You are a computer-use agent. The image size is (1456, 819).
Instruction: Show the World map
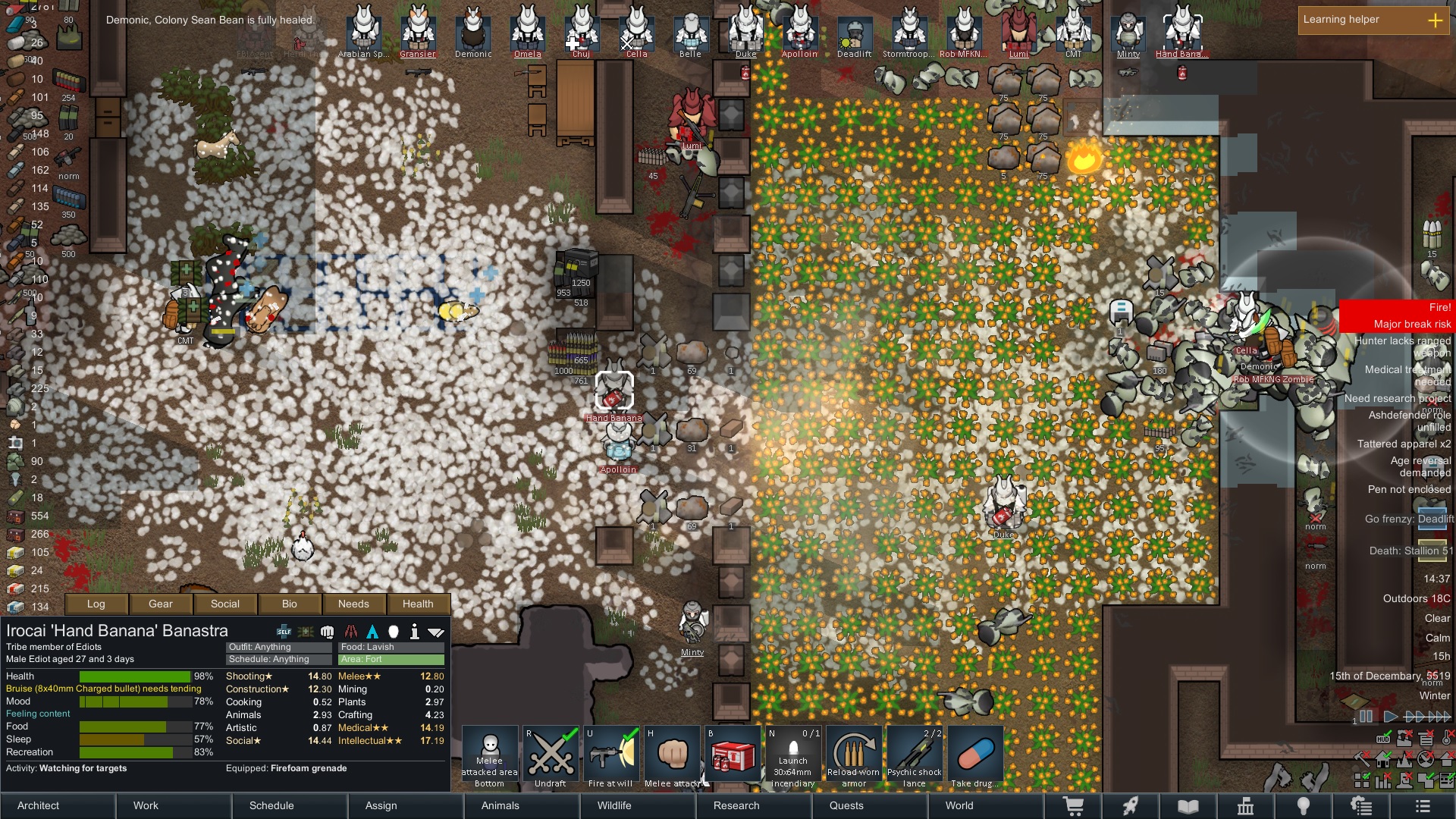pos(959,805)
